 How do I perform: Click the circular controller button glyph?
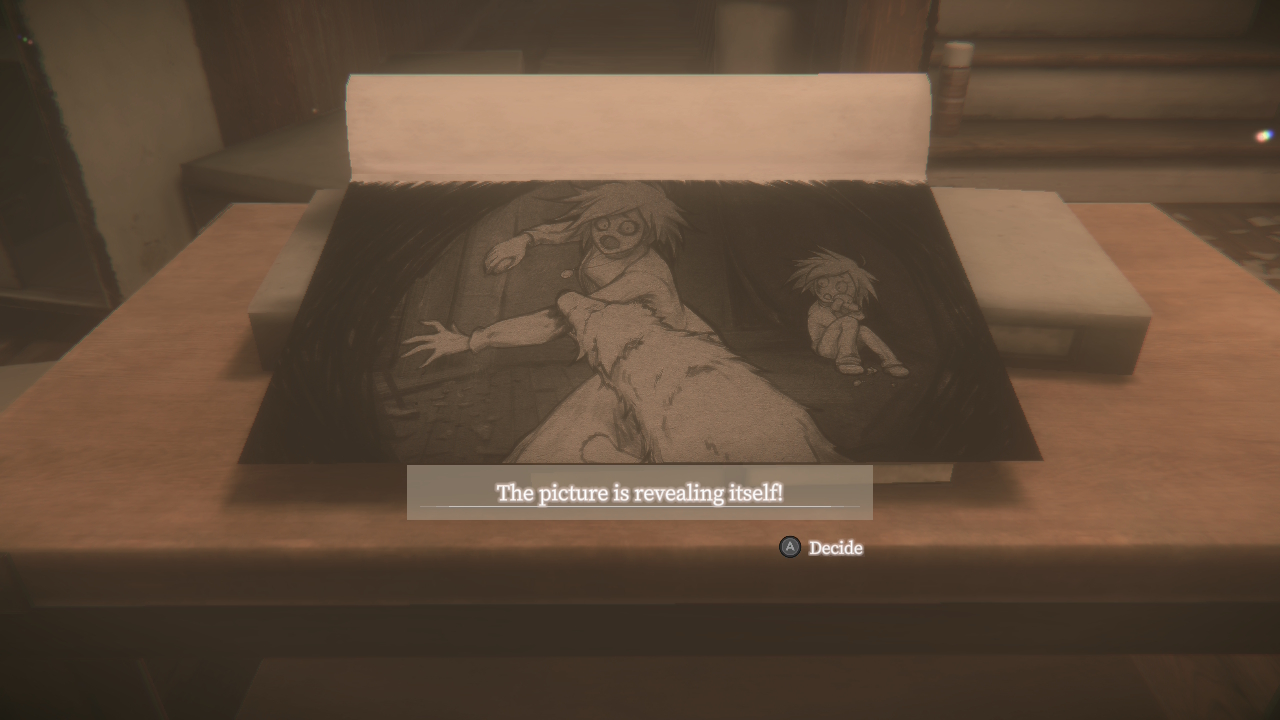tap(789, 548)
